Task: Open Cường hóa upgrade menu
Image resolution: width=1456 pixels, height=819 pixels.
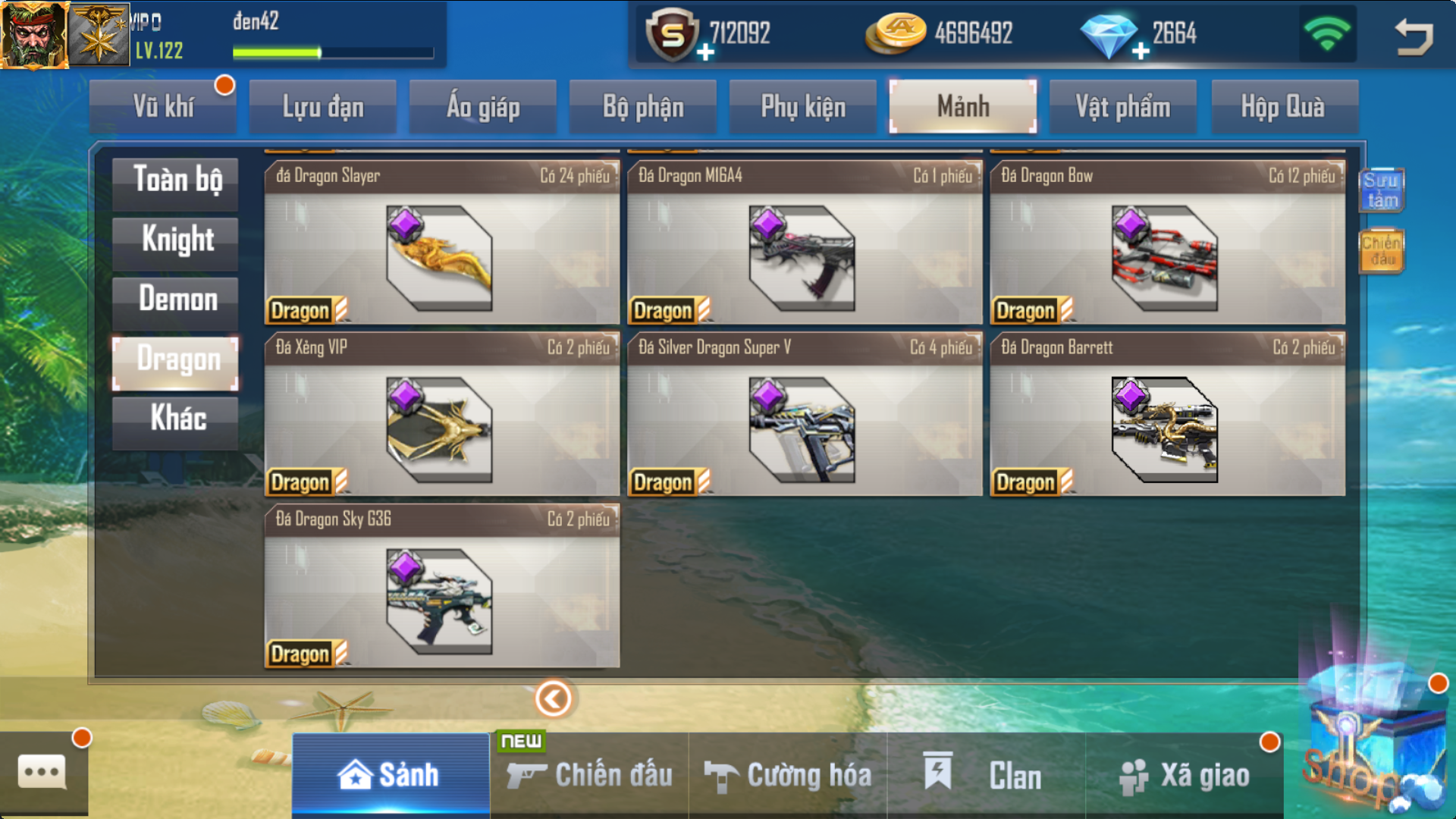Action: coord(789,775)
